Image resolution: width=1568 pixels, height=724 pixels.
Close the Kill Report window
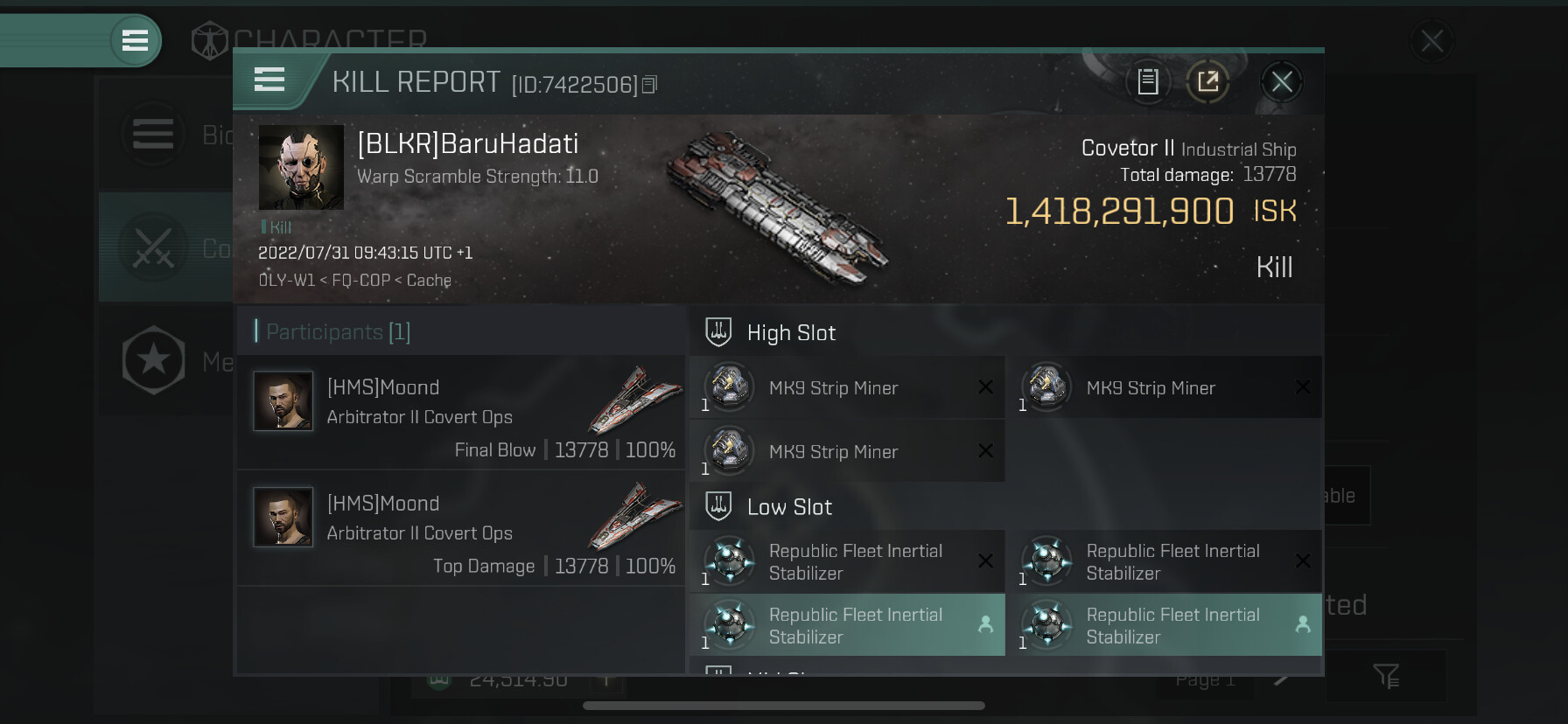(1282, 82)
